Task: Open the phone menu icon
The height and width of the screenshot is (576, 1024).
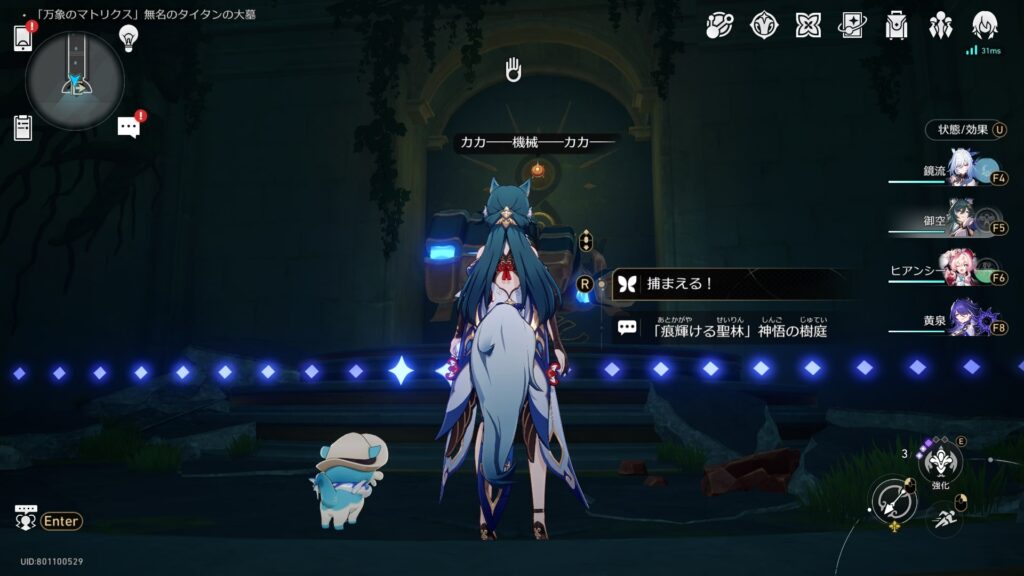Action: tap(23, 38)
